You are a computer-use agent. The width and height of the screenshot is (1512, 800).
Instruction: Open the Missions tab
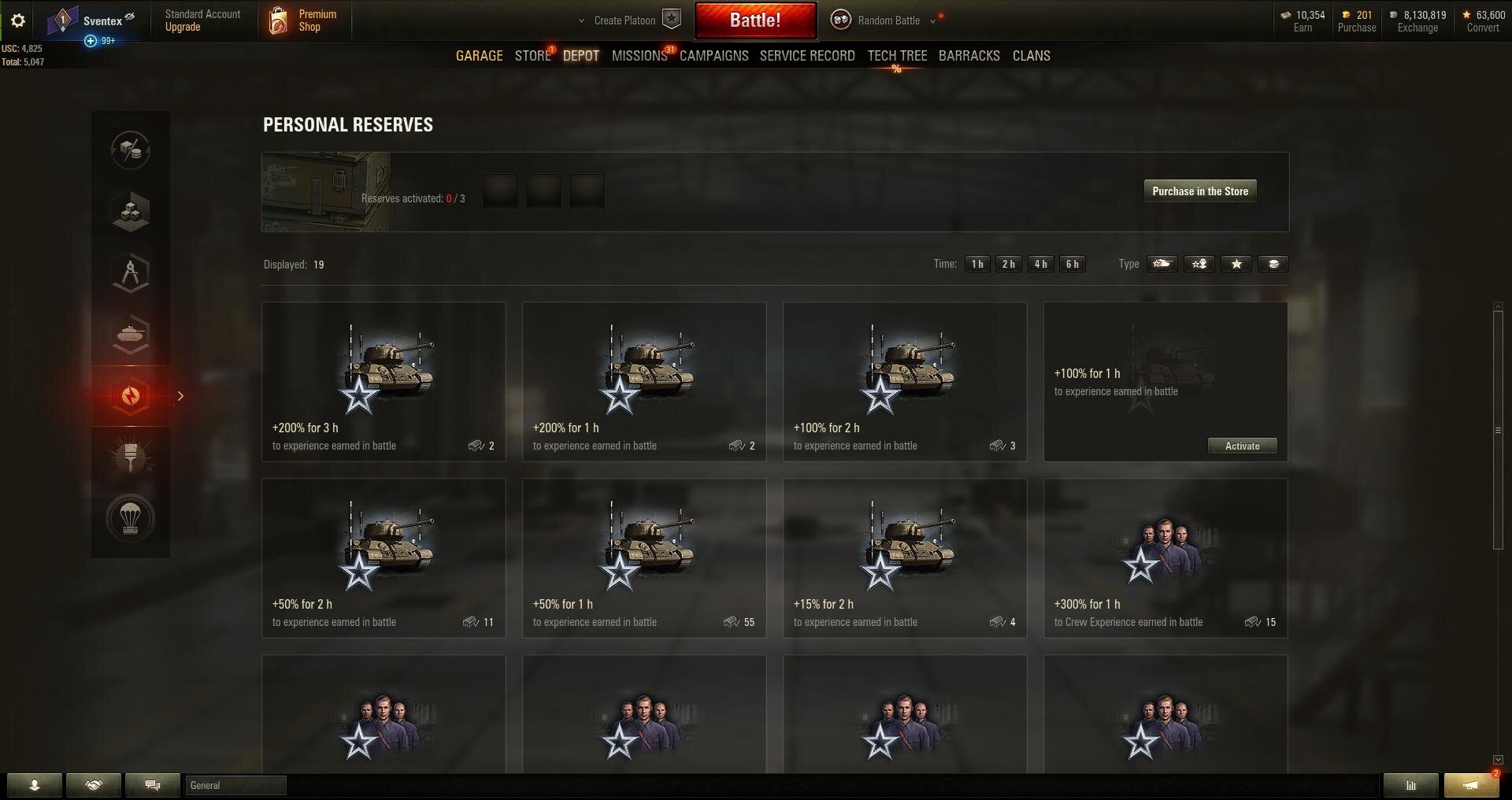click(639, 56)
